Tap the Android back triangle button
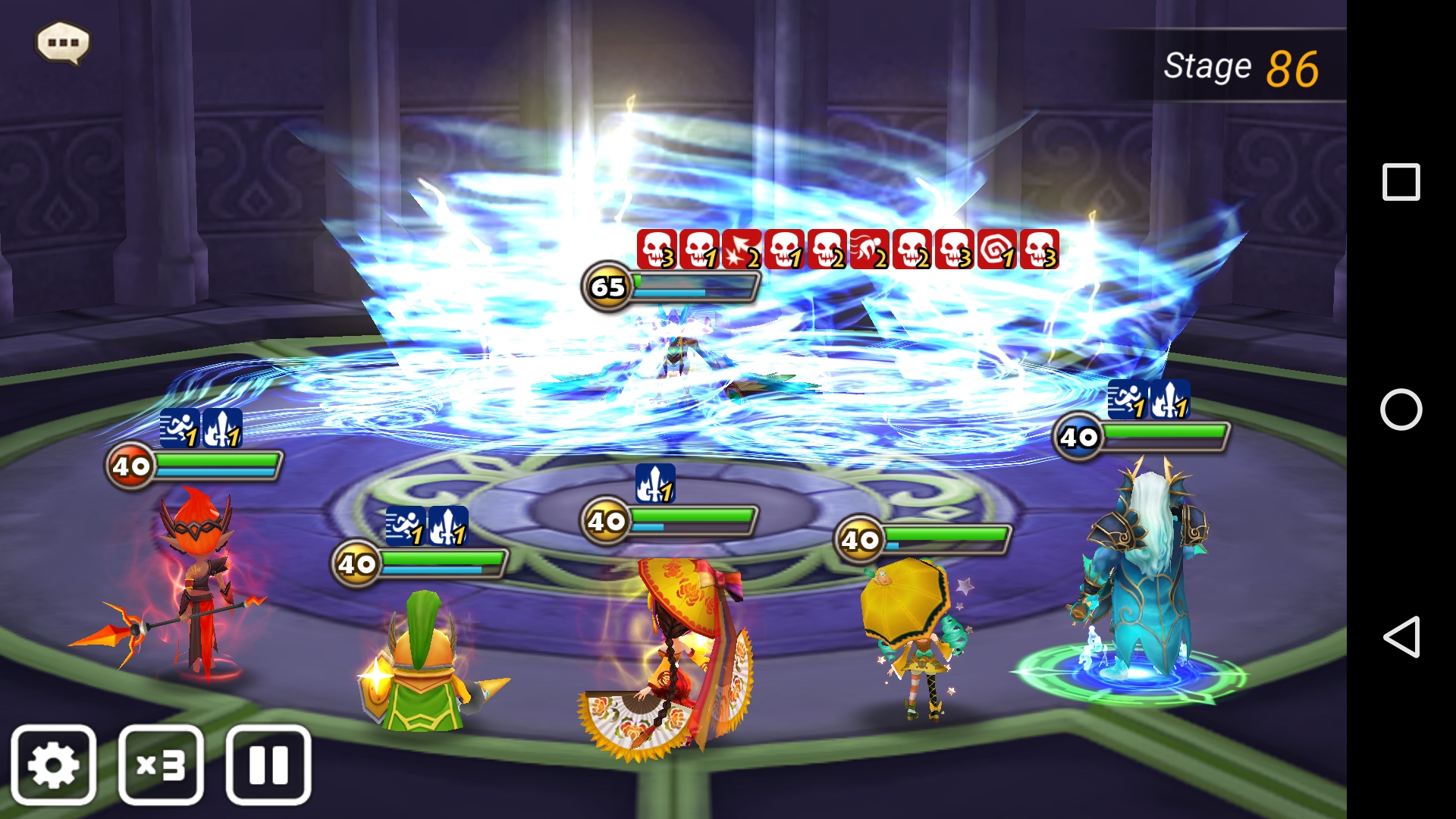Viewport: 1456px width, 819px height. point(1401,637)
